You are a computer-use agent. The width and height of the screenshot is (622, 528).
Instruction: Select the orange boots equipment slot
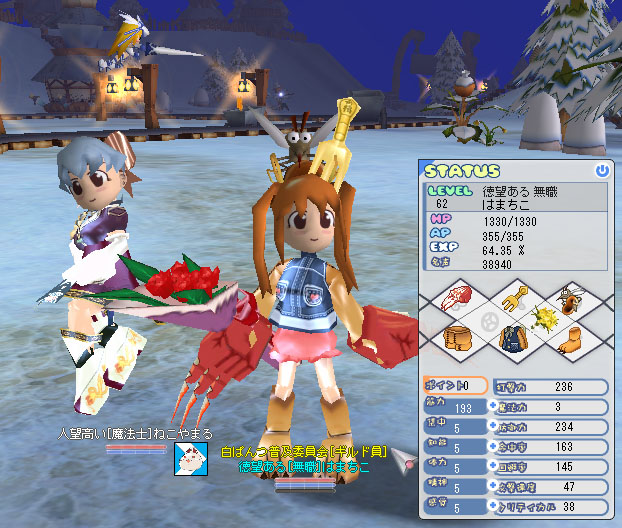(570, 339)
